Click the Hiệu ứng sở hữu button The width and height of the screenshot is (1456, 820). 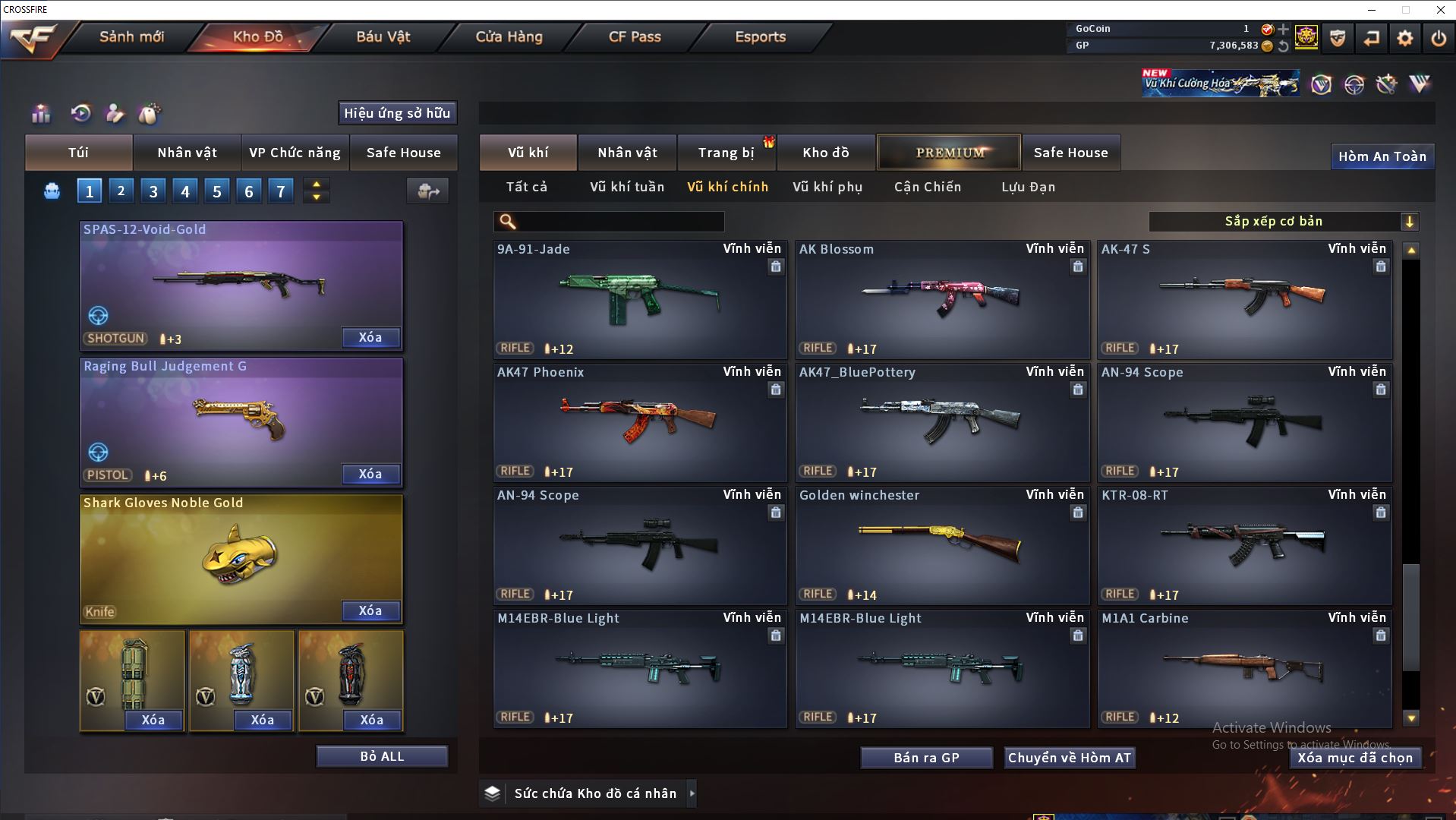tap(397, 113)
